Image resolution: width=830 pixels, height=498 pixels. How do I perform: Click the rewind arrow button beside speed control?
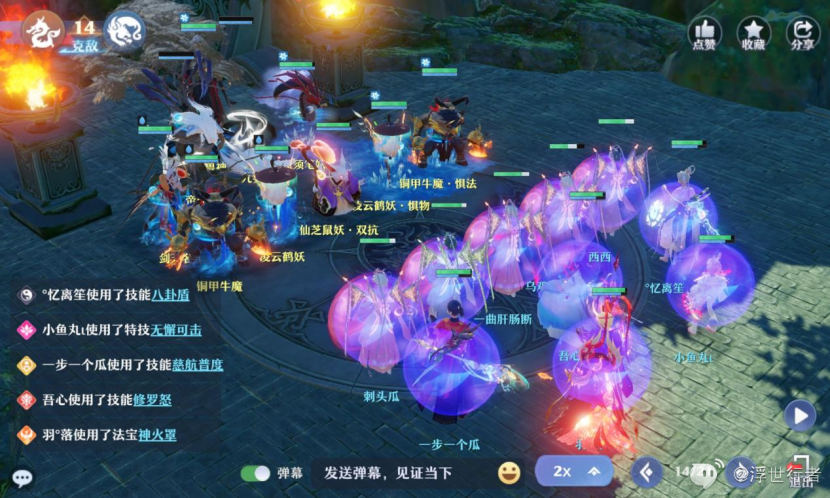(x=647, y=471)
